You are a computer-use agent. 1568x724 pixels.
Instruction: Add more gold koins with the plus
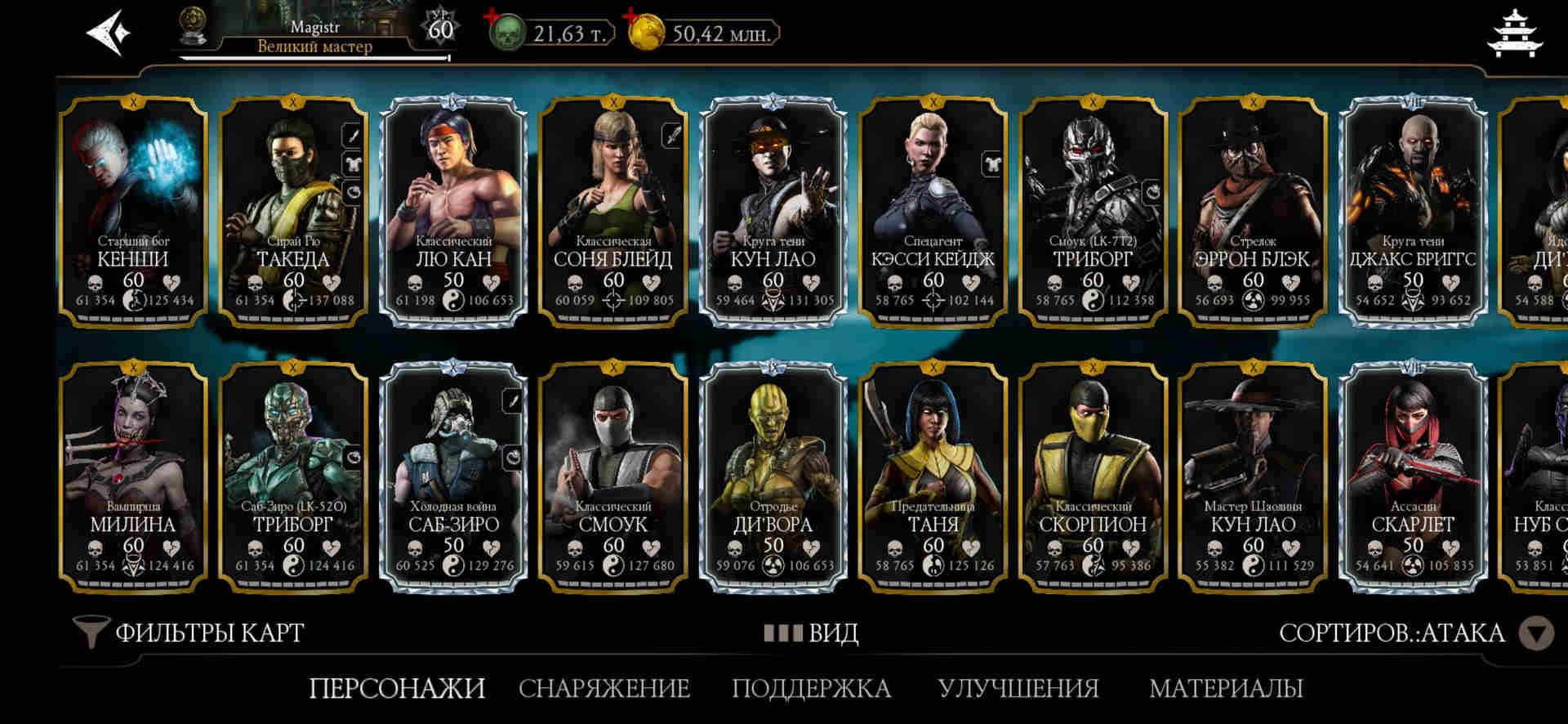[x=631, y=17]
